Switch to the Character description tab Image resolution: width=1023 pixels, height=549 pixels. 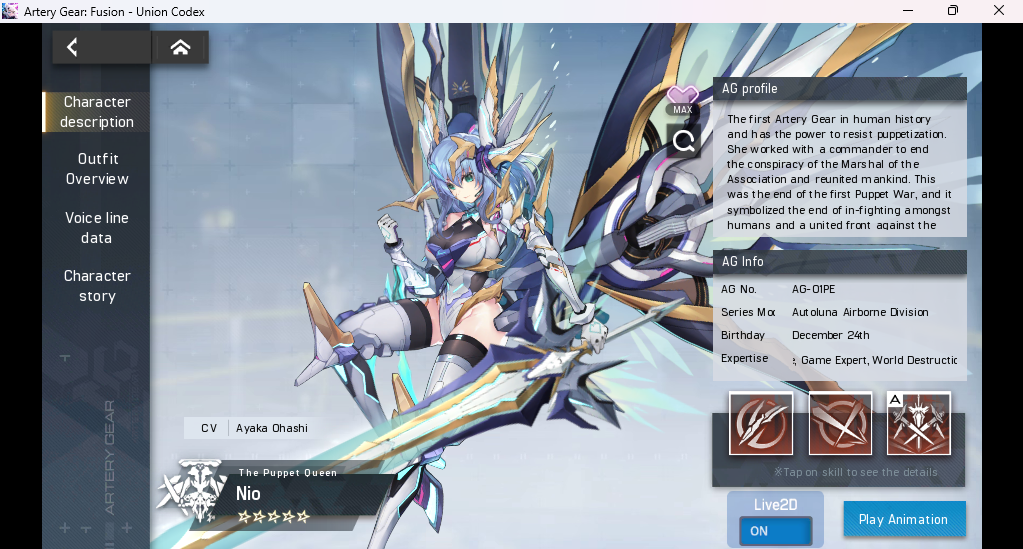point(97,112)
